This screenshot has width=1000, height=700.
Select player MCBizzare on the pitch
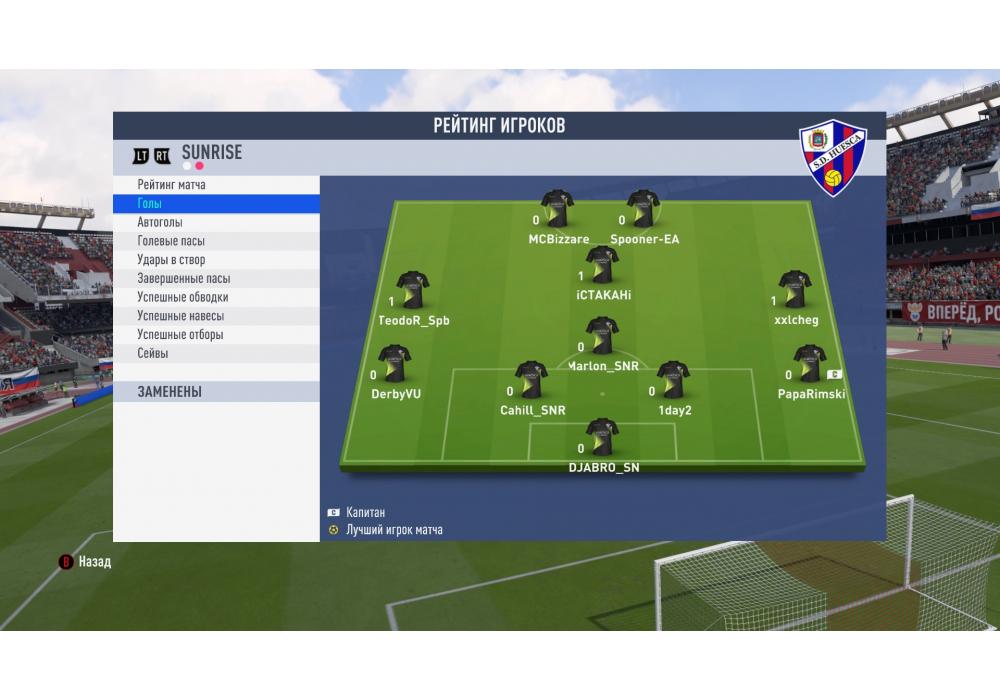(557, 210)
